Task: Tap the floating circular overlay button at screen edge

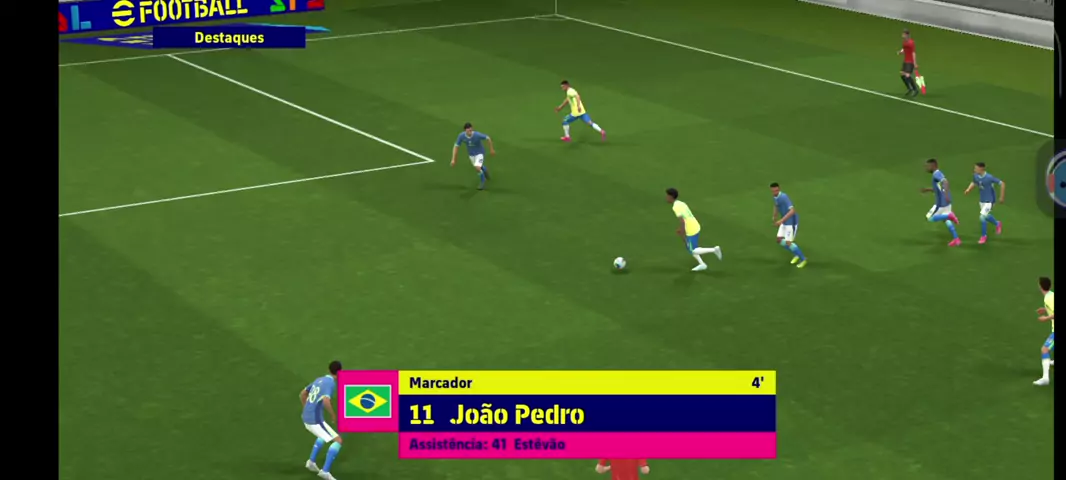Action: 1057,178
